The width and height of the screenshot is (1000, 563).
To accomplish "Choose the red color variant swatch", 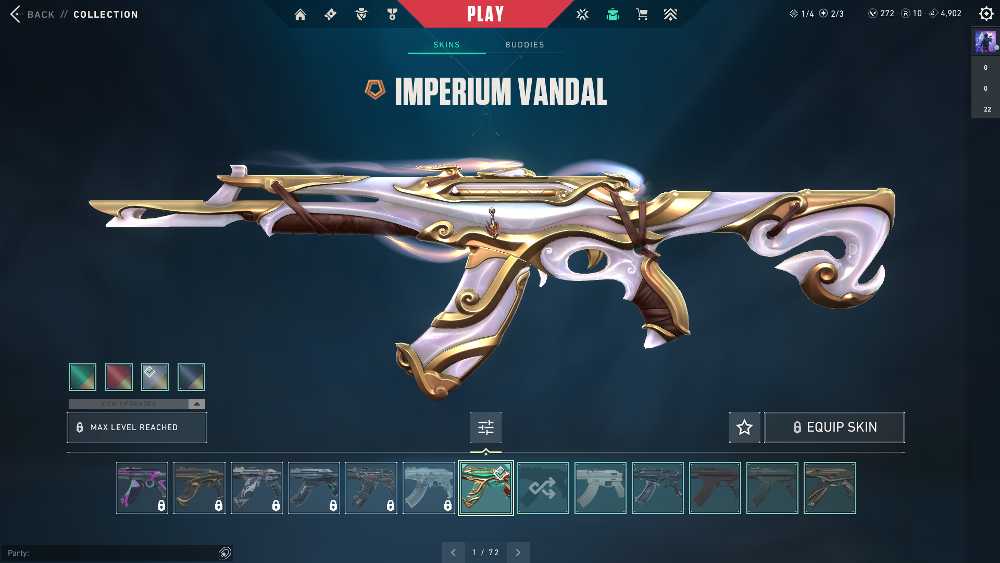I will point(119,377).
